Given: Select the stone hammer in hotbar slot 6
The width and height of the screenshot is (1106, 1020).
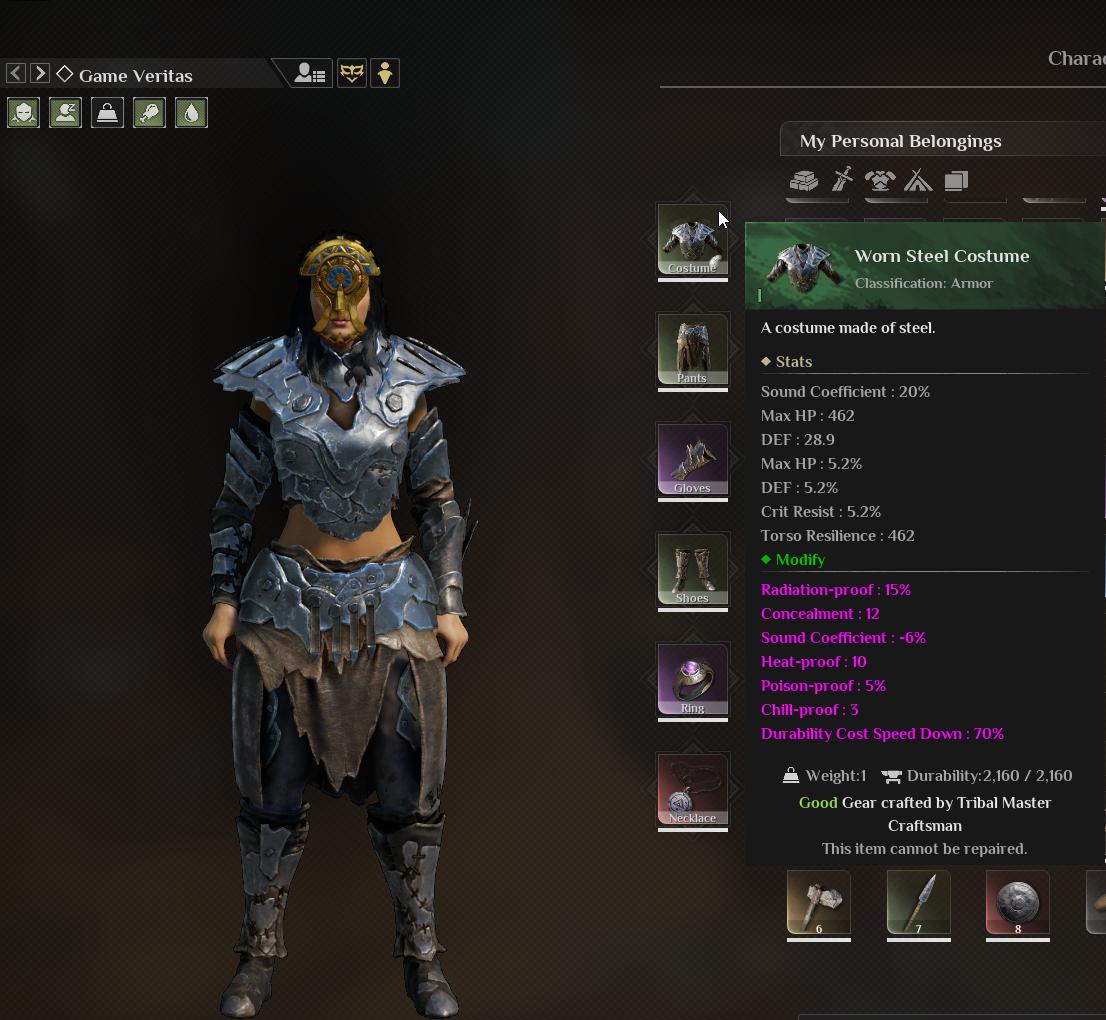Looking at the screenshot, I should 819,903.
